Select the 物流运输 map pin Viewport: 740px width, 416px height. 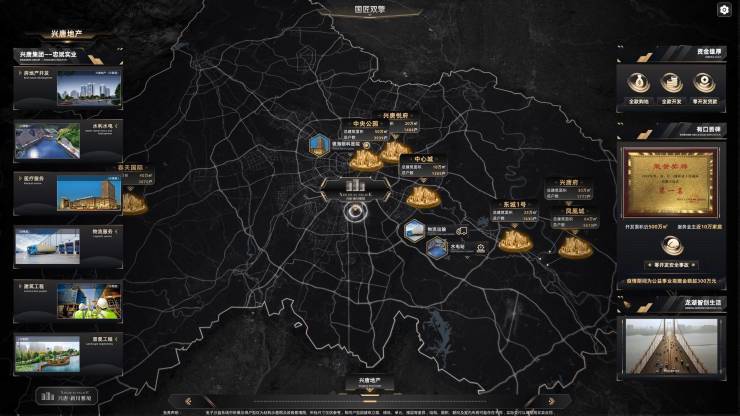click(x=415, y=231)
